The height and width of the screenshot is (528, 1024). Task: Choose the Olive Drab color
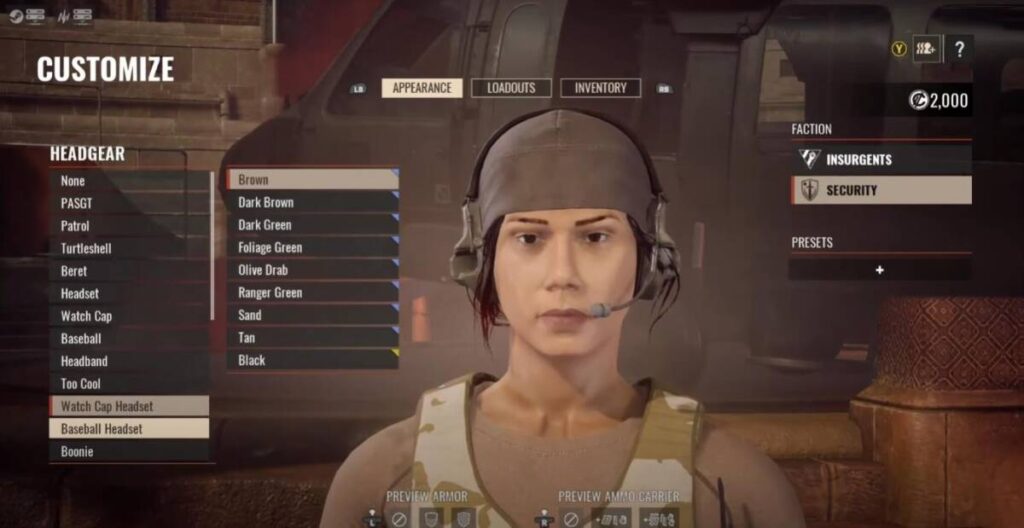pos(312,270)
